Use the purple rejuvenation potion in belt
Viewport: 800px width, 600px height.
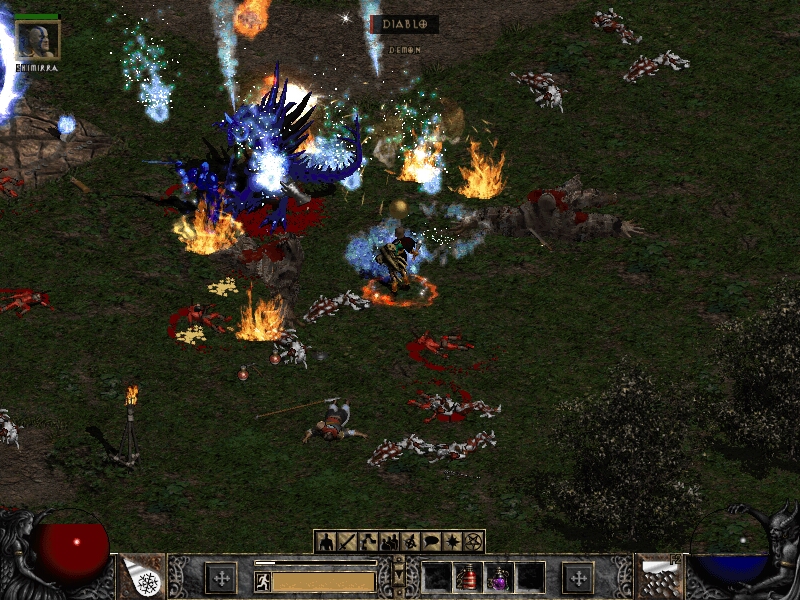[x=499, y=577]
